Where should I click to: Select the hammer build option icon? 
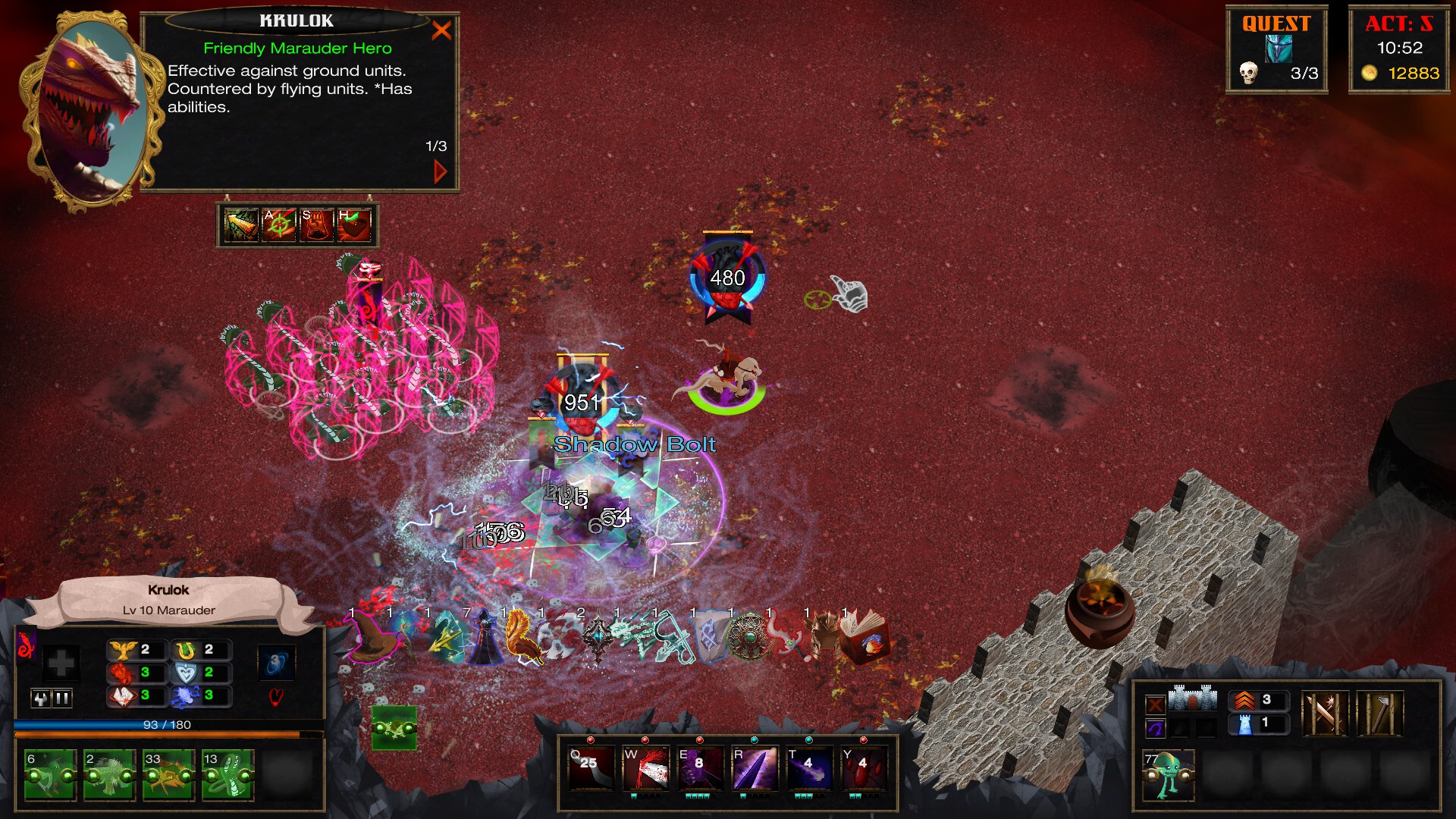click(x=1379, y=714)
